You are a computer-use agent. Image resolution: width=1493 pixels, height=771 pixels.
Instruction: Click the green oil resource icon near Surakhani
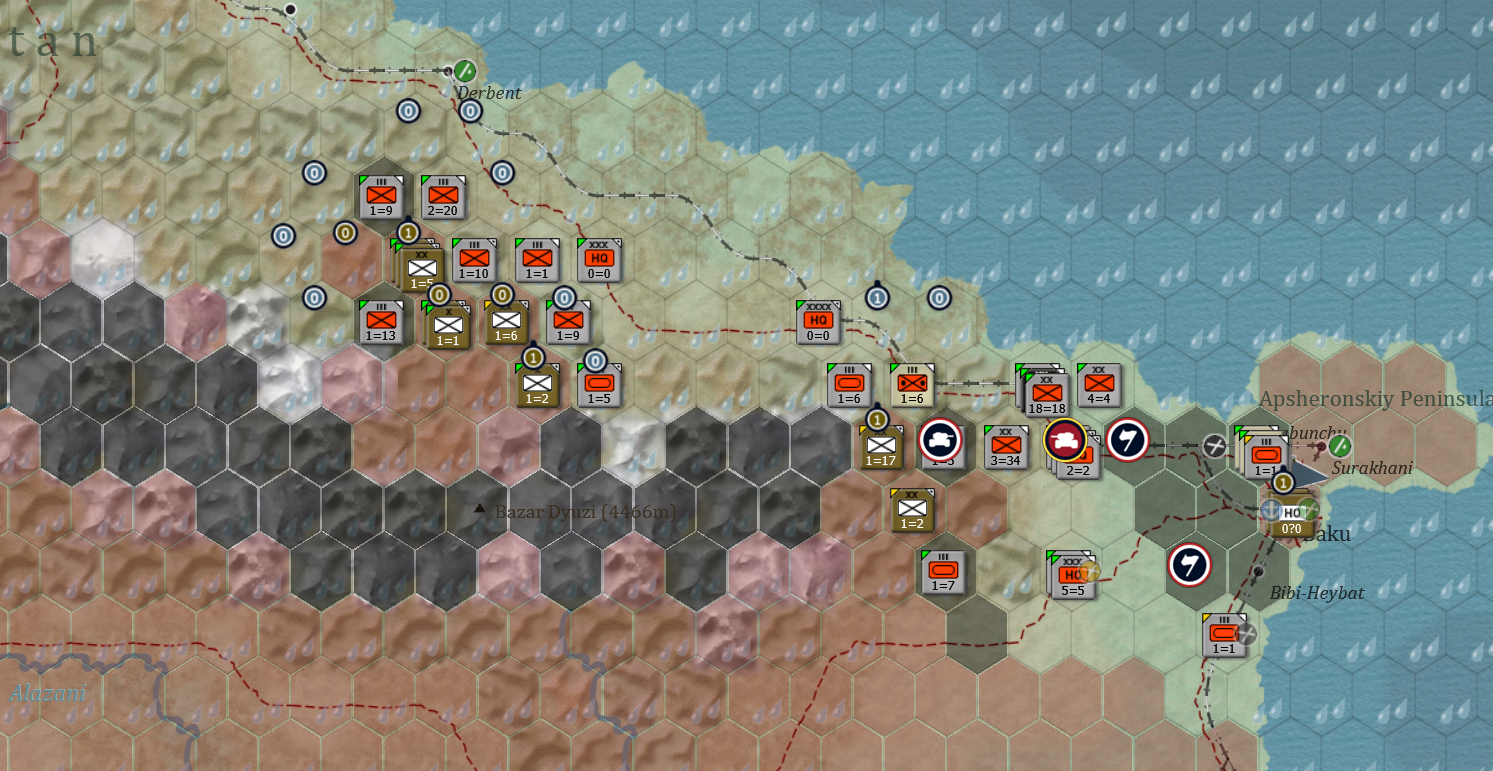(1341, 446)
